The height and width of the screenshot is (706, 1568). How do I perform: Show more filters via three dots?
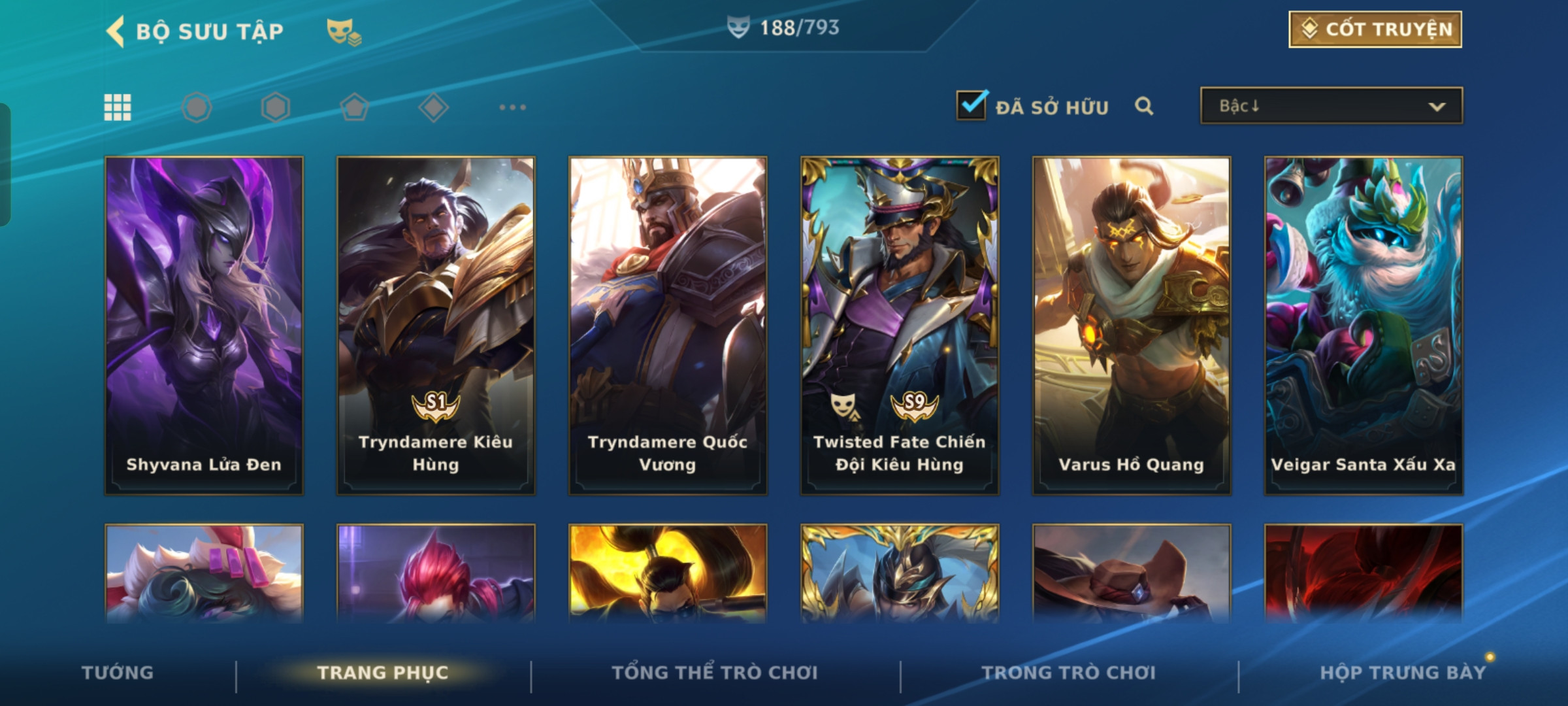point(512,107)
